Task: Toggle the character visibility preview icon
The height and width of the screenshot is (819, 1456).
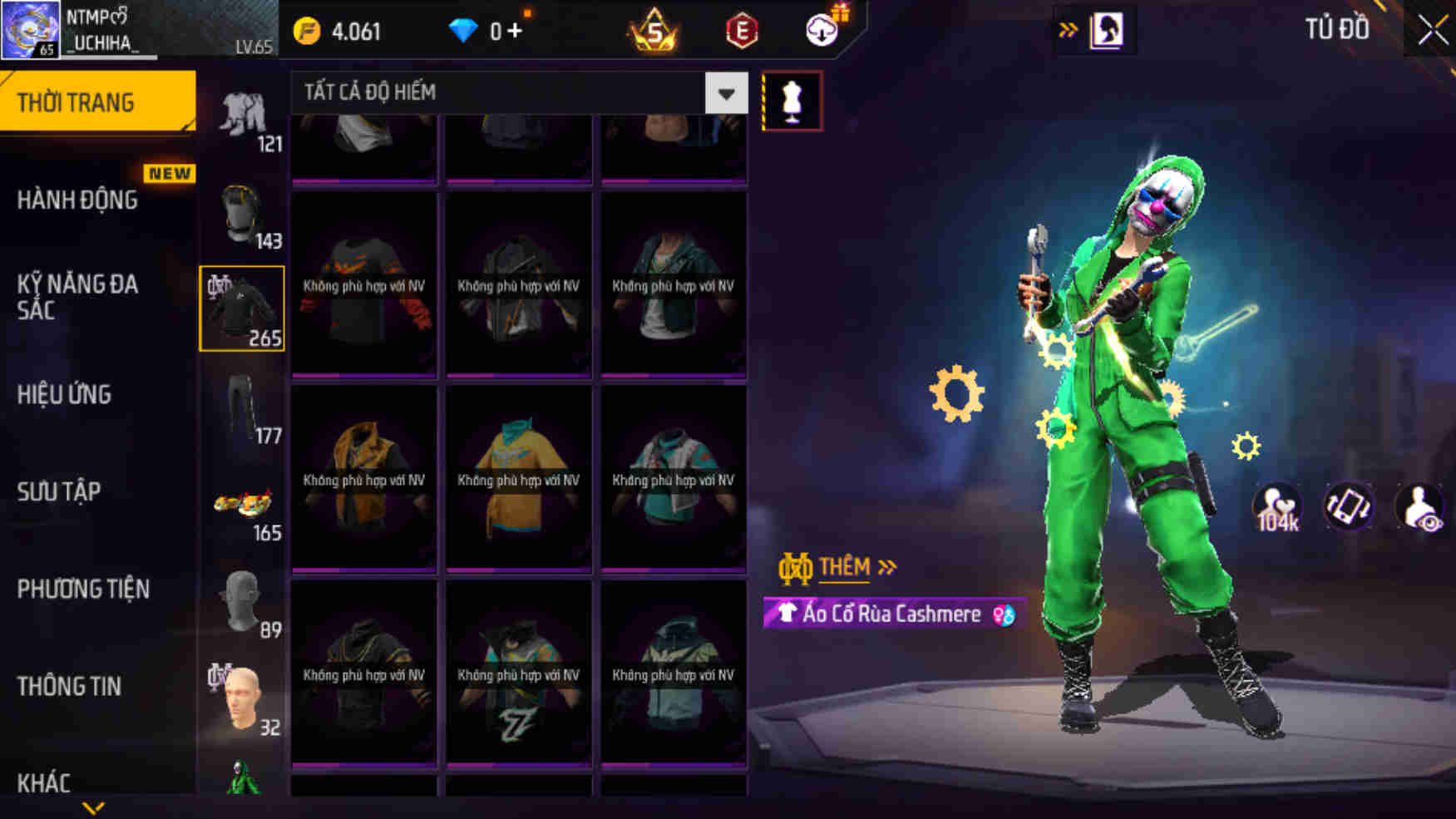Action: [1419, 505]
